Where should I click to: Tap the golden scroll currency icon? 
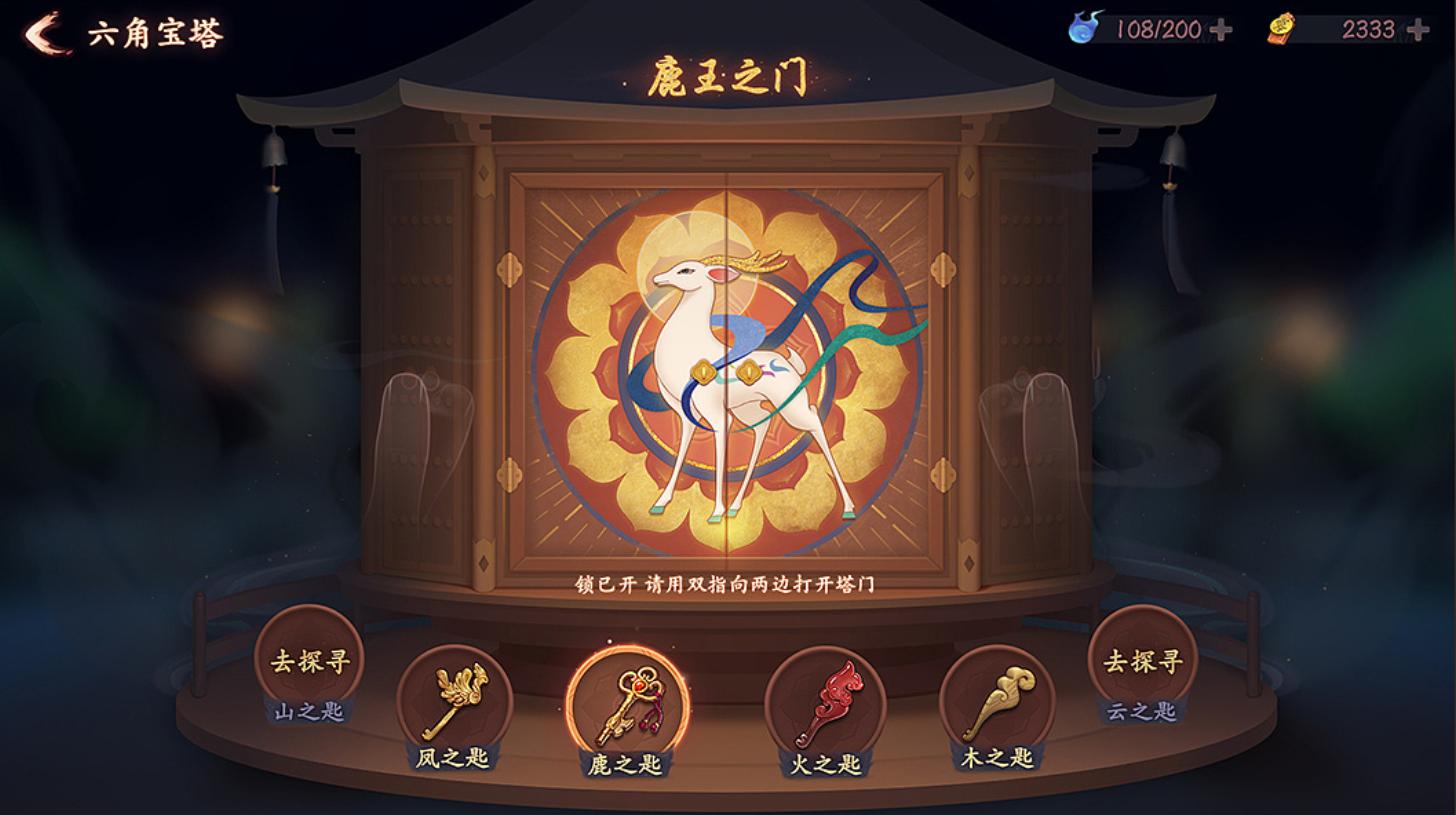click(x=1281, y=27)
